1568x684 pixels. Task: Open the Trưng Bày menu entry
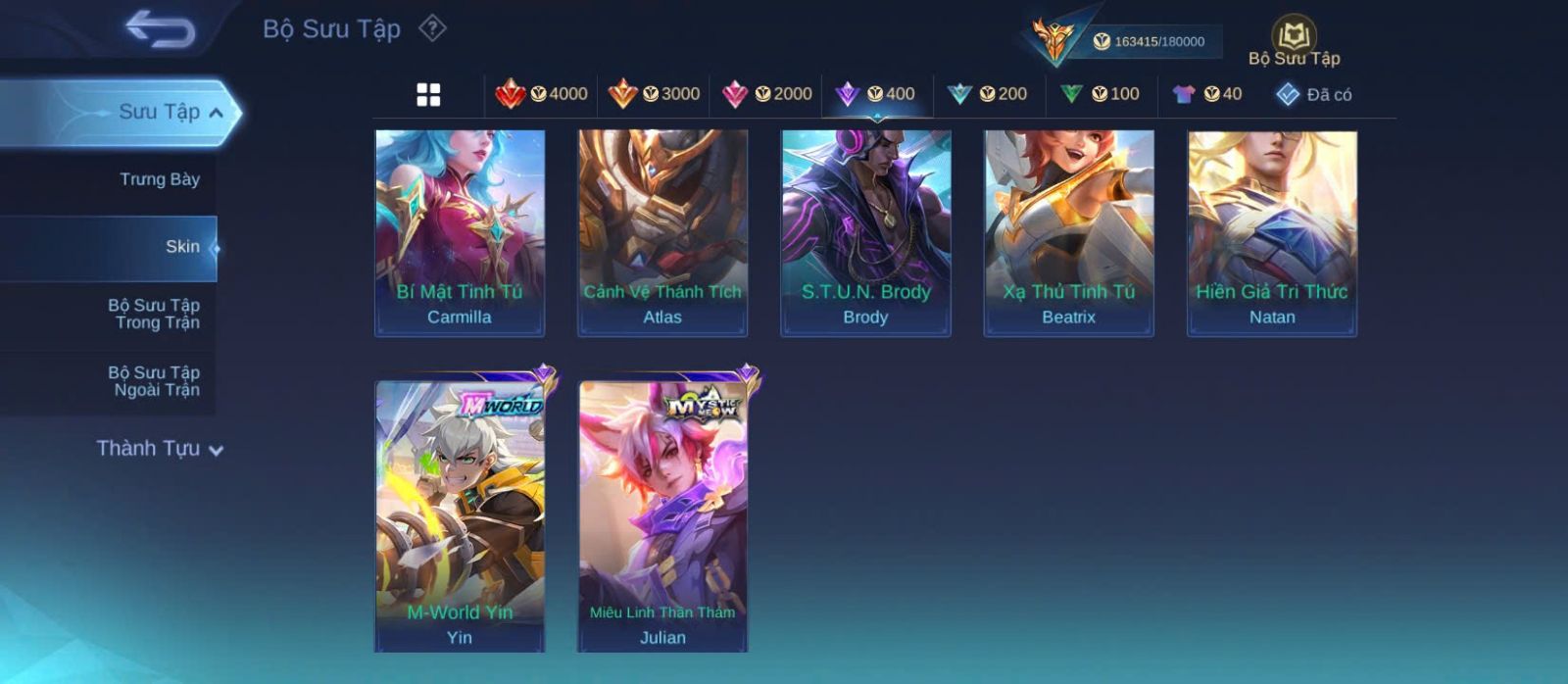(x=159, y=179)
